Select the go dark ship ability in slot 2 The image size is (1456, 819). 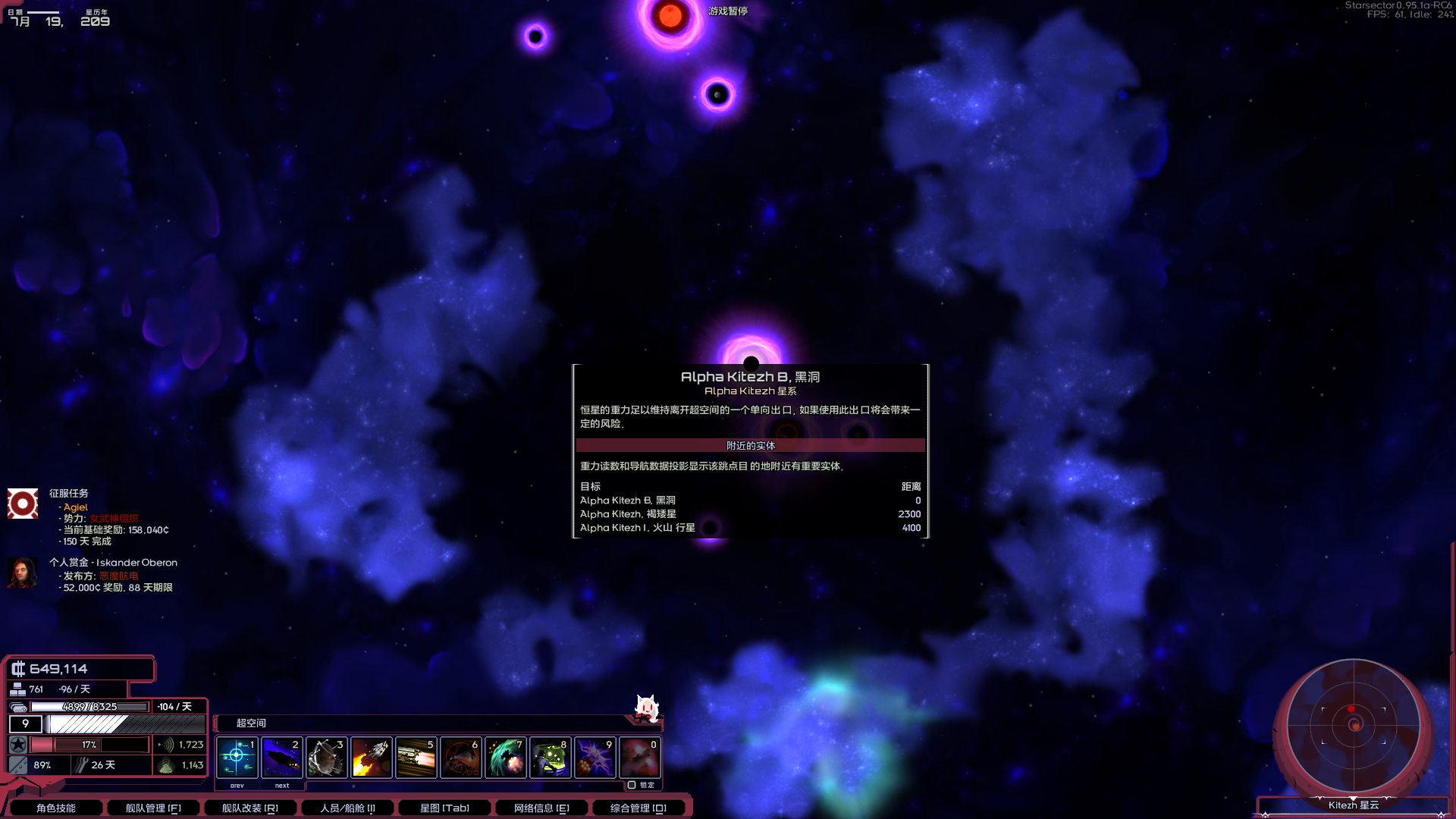pos(281,757)
